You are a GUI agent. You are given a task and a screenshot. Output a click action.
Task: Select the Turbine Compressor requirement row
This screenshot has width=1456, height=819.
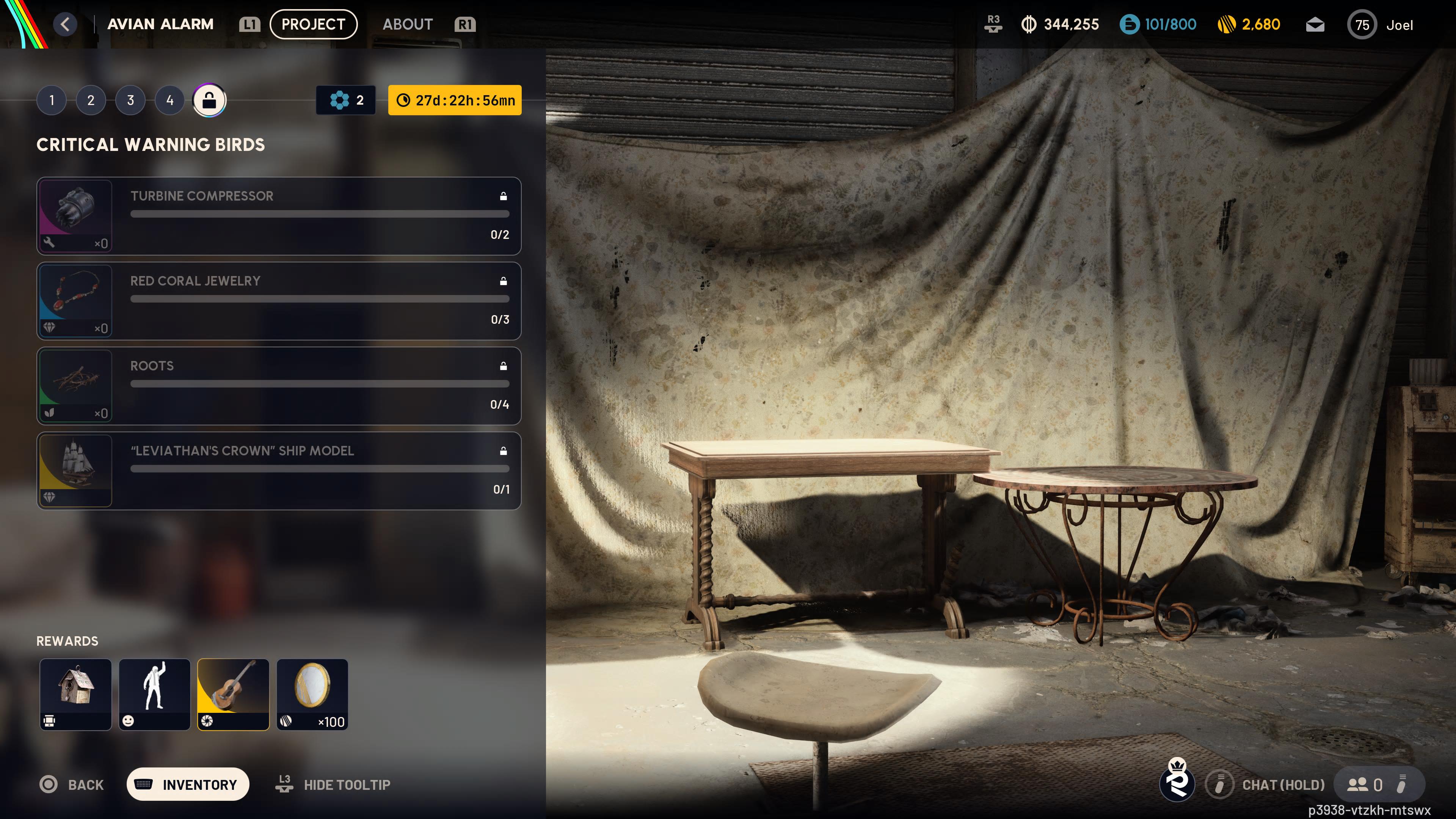[279, 216]
